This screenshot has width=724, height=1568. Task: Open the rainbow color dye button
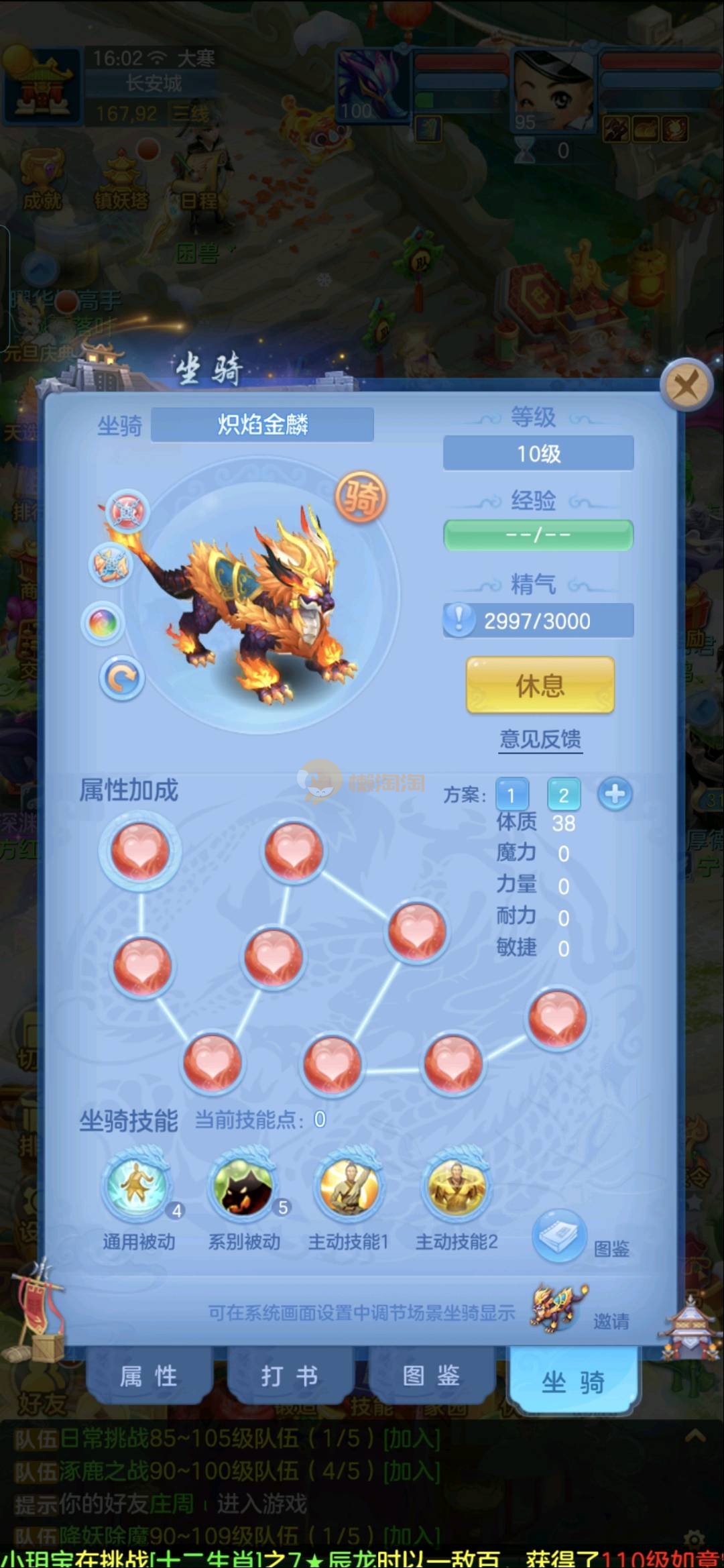pyautogui.click(x=103, y=623)
